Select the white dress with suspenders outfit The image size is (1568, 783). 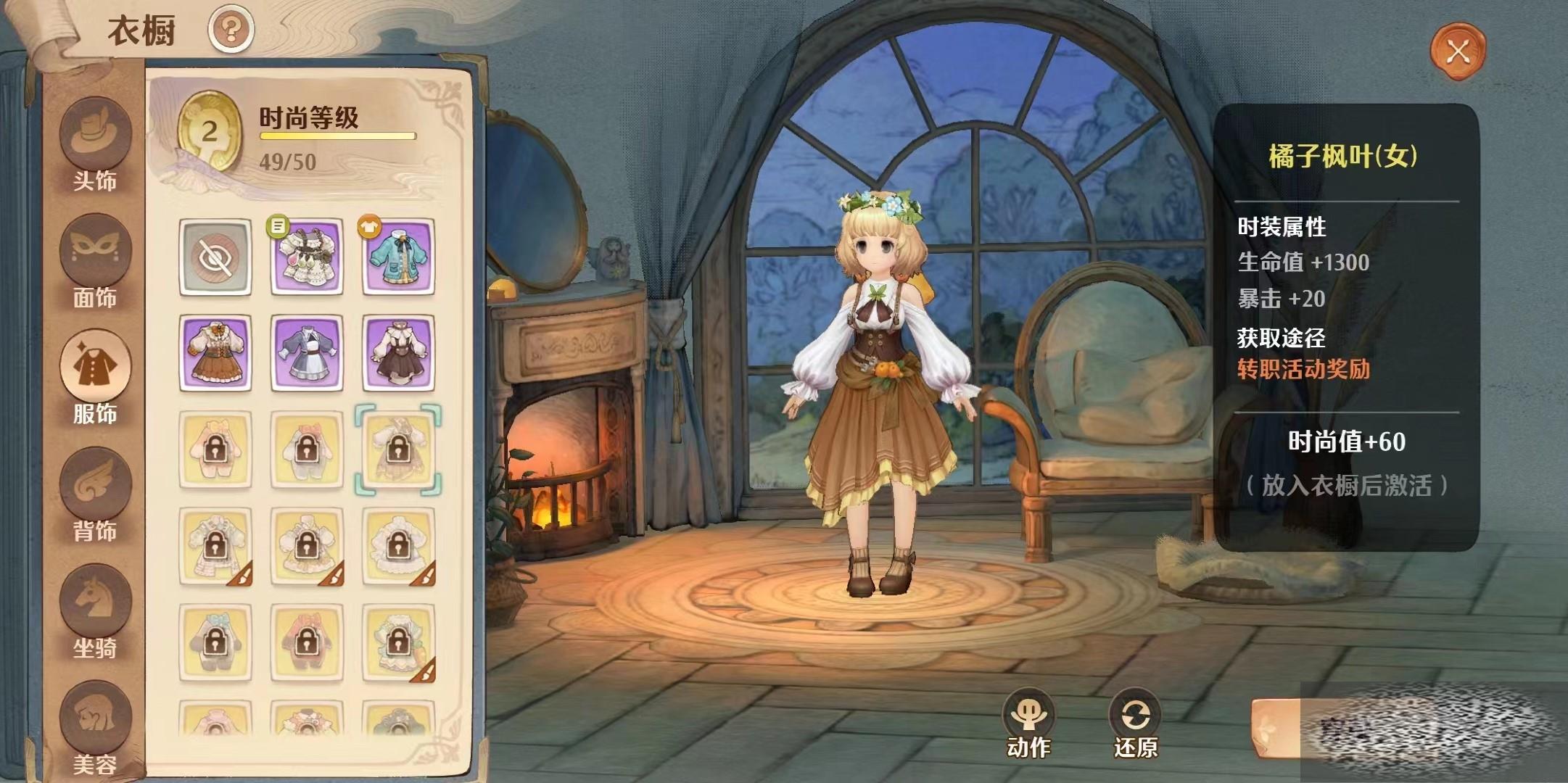(307, 257)
